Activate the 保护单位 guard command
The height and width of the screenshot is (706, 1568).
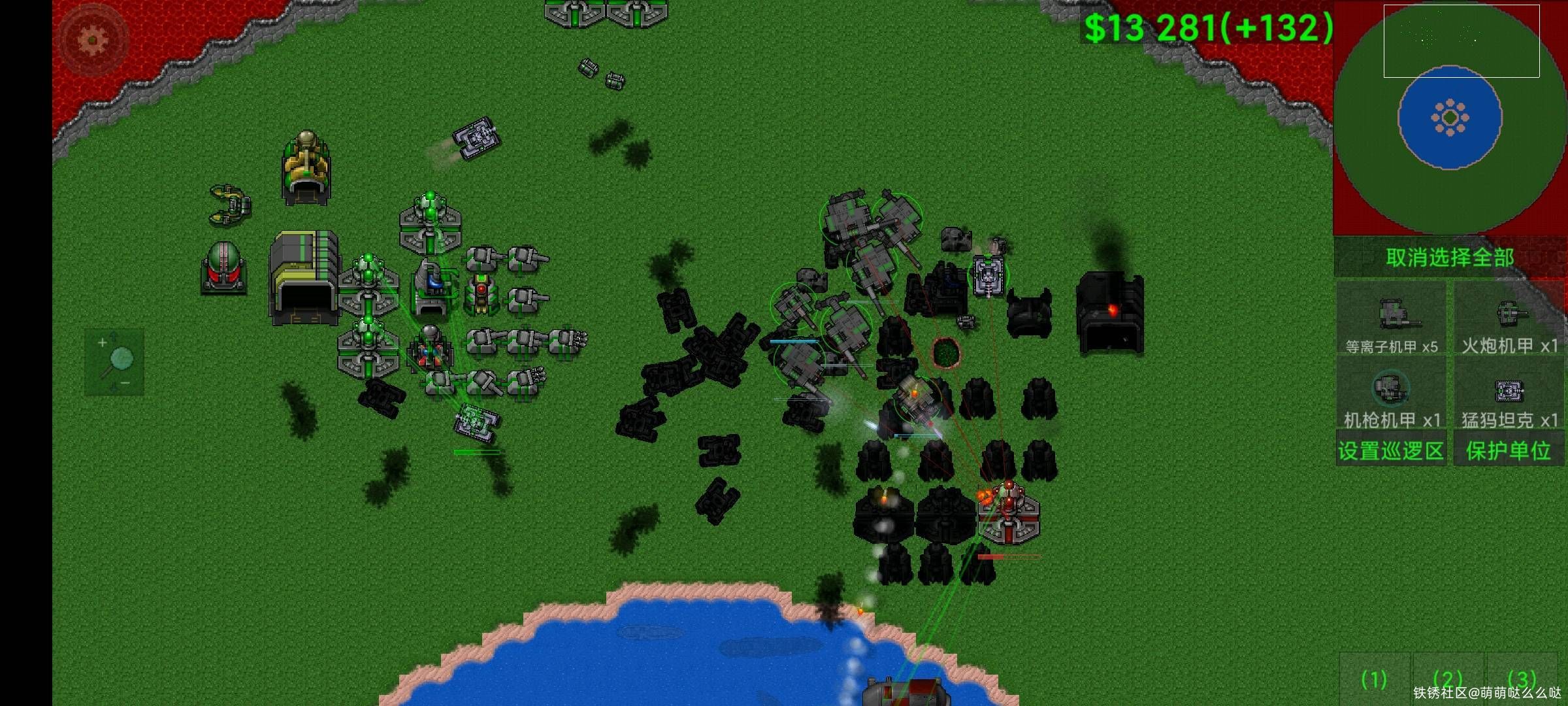(x=1508, y=450)
